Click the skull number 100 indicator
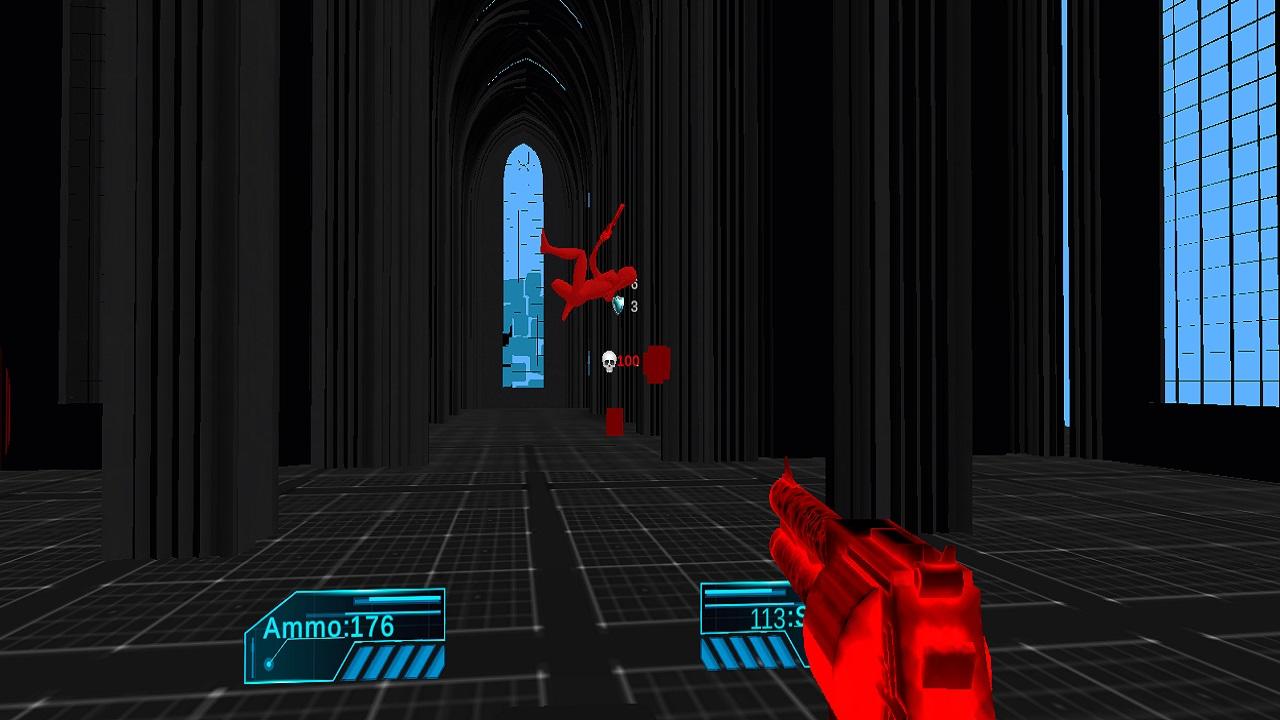This screenshot has height=720, width=1280. [x=627, y=360]
